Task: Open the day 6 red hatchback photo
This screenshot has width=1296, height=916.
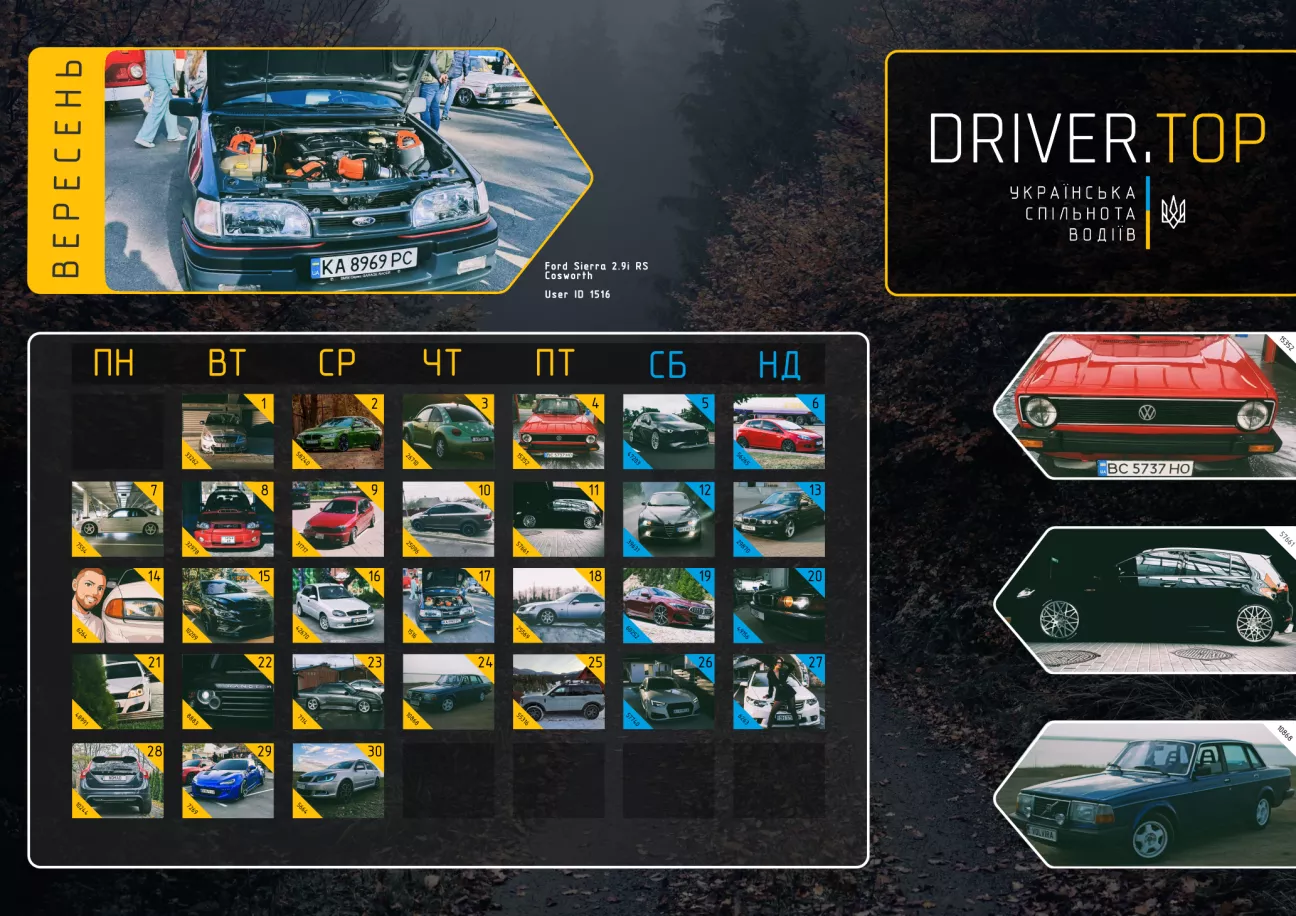Action: [x=778, y=431]
